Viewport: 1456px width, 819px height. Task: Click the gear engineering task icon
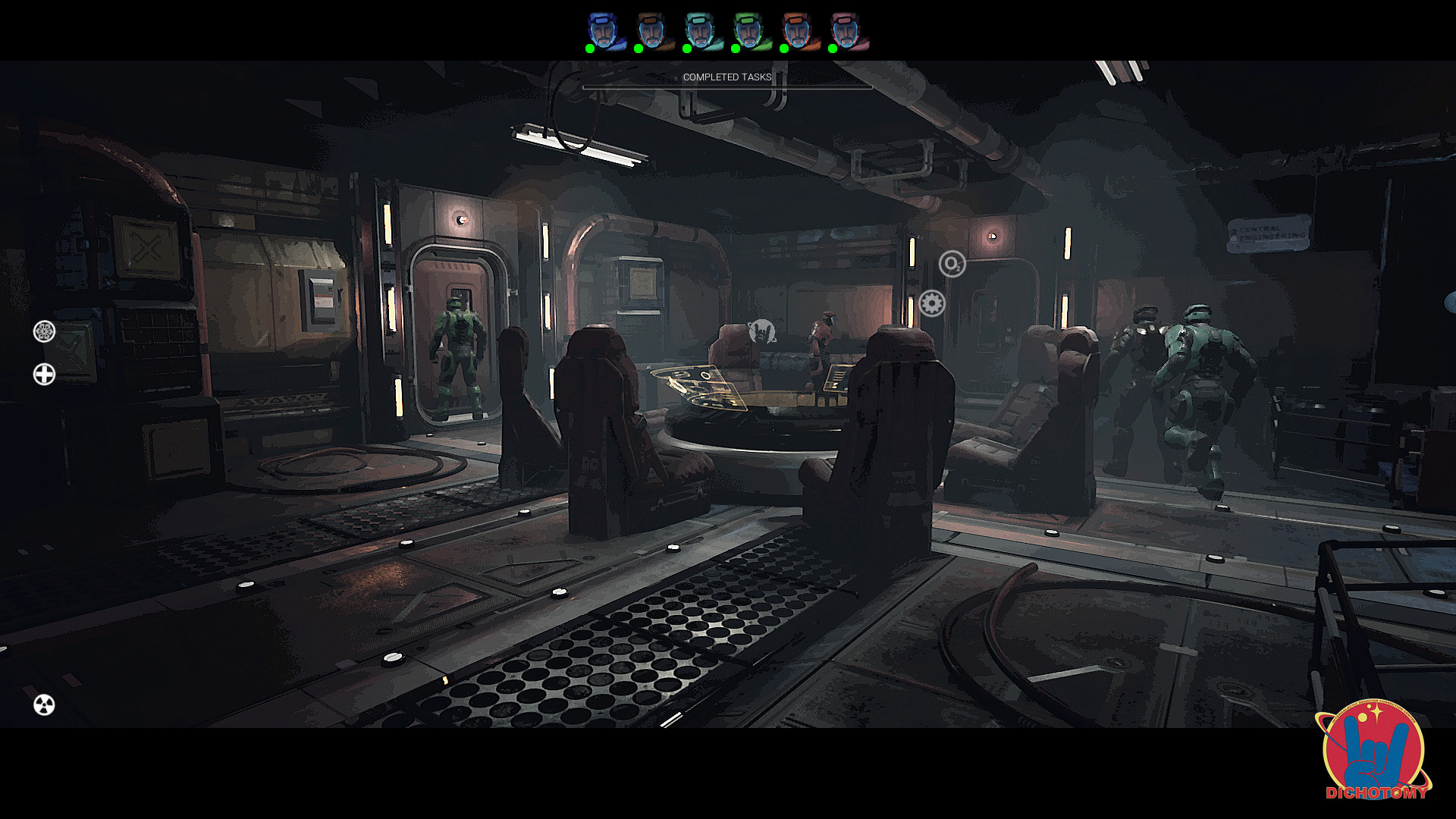930,302
